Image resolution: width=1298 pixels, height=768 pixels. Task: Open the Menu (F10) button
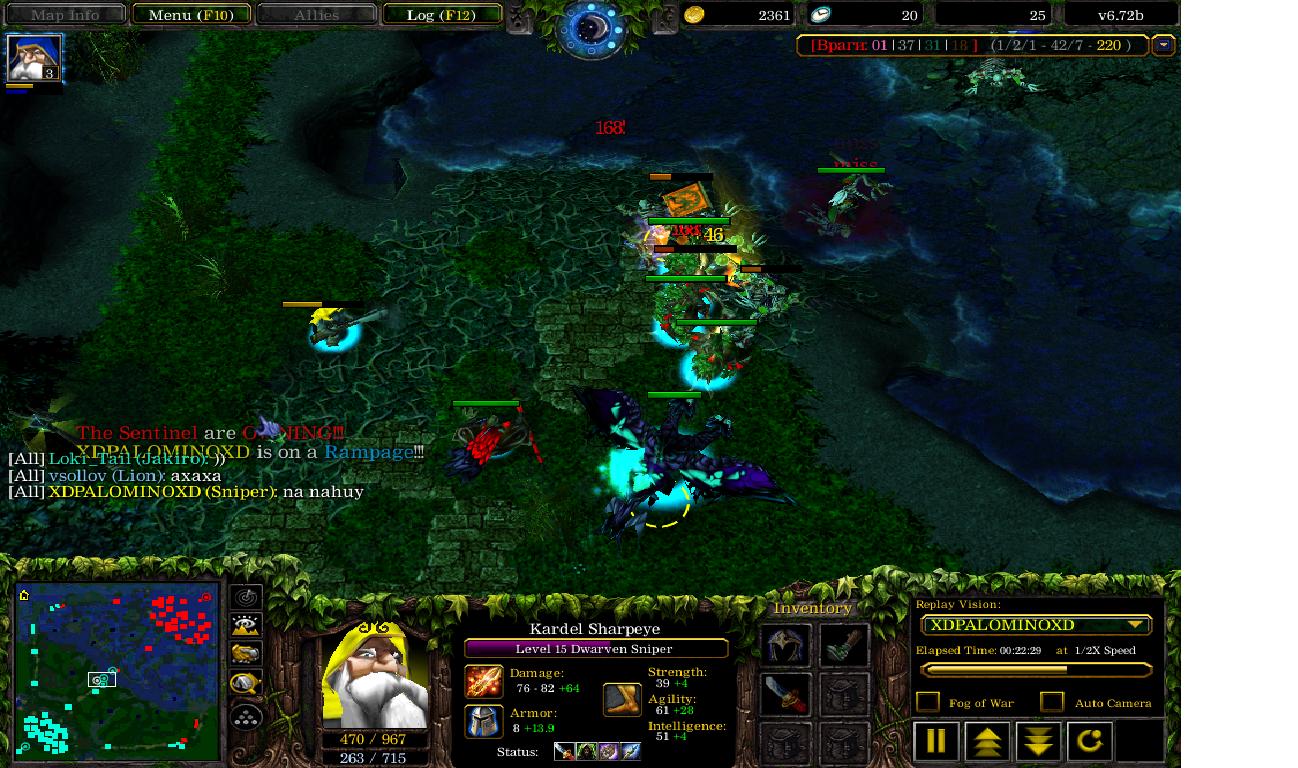(x=190, y=15)
